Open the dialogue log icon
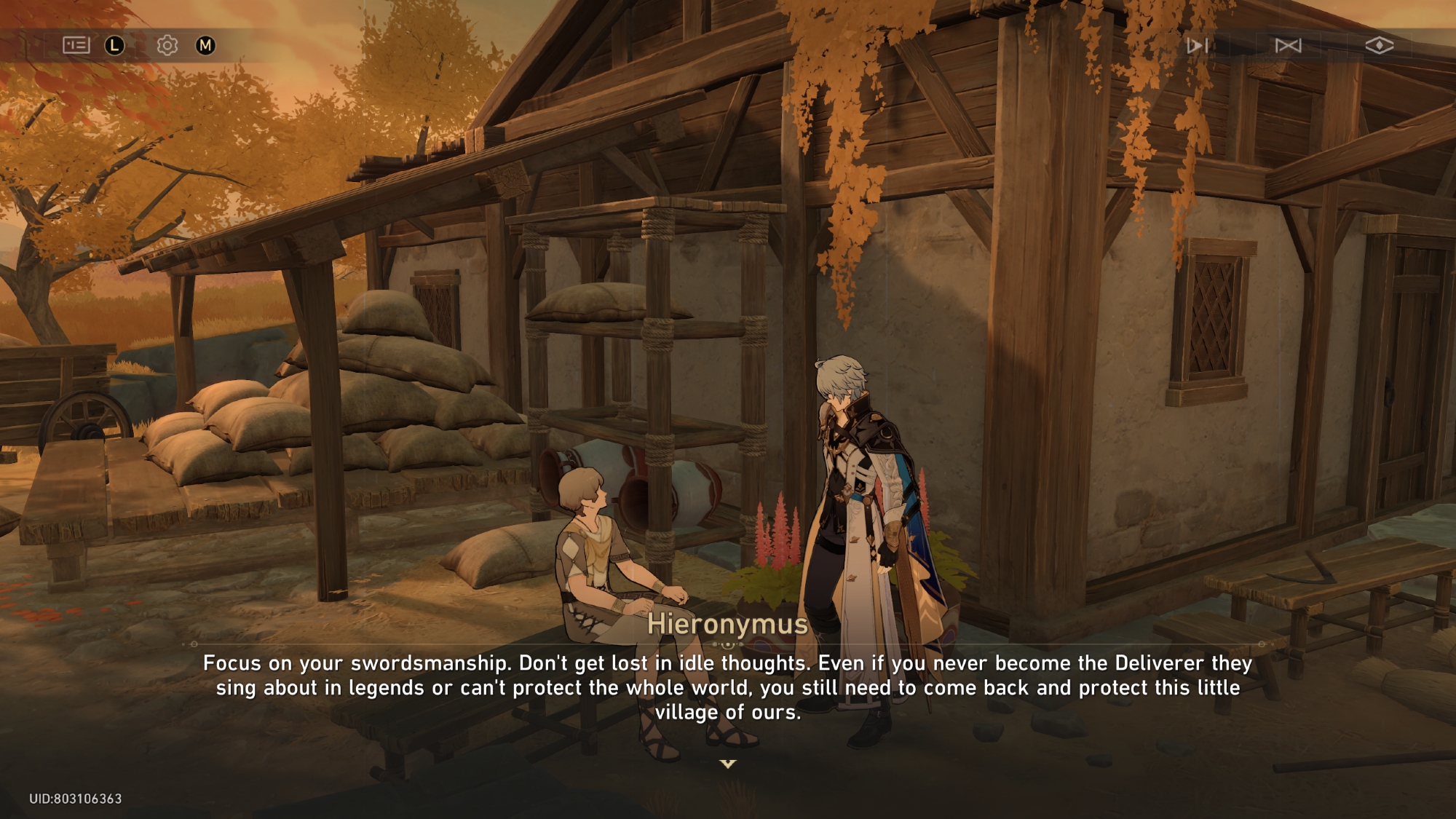Viewport: 1456px width, 819px height. (x=76, y=46)
